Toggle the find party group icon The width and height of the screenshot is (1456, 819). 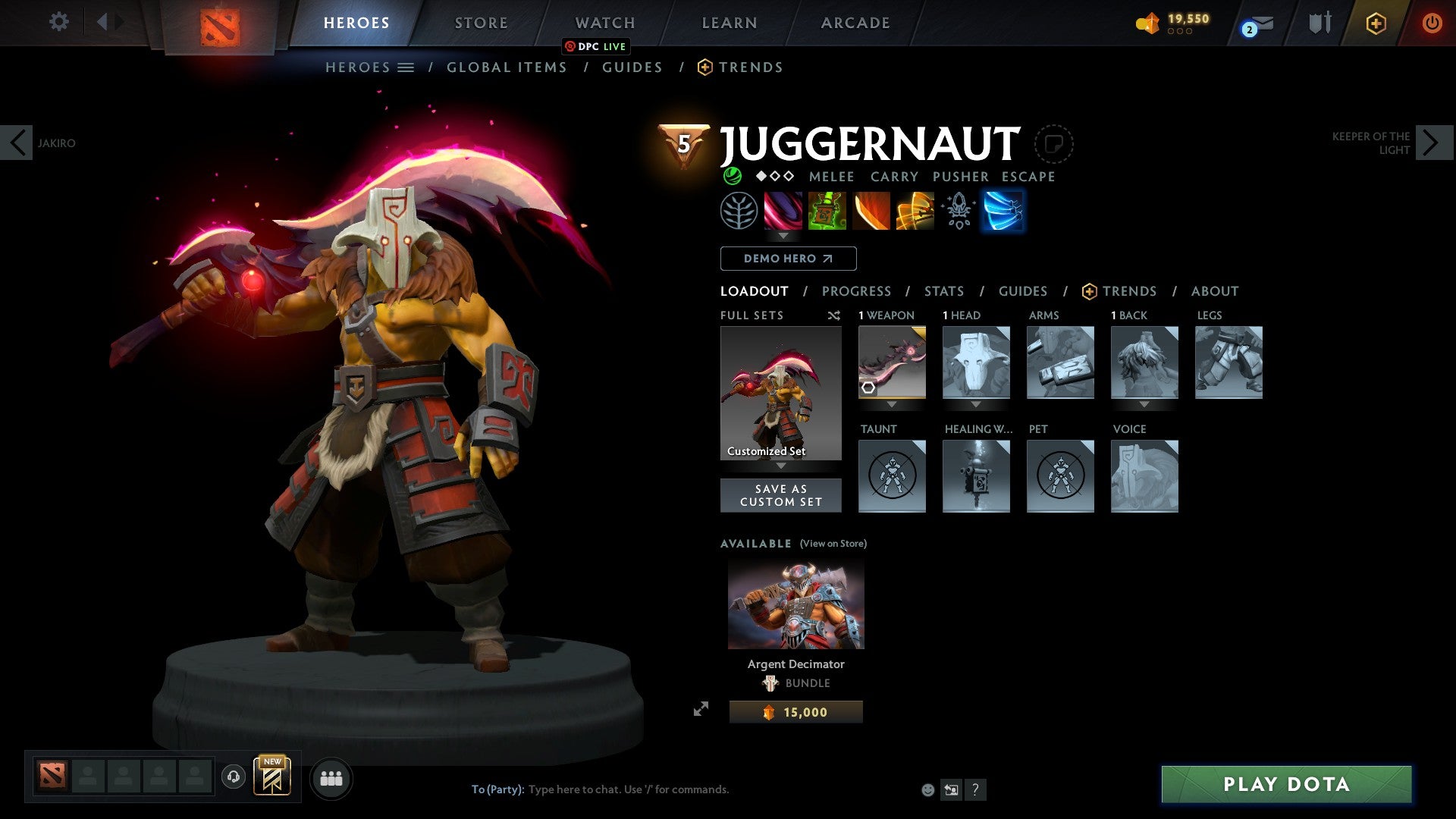tap(331, 778)
